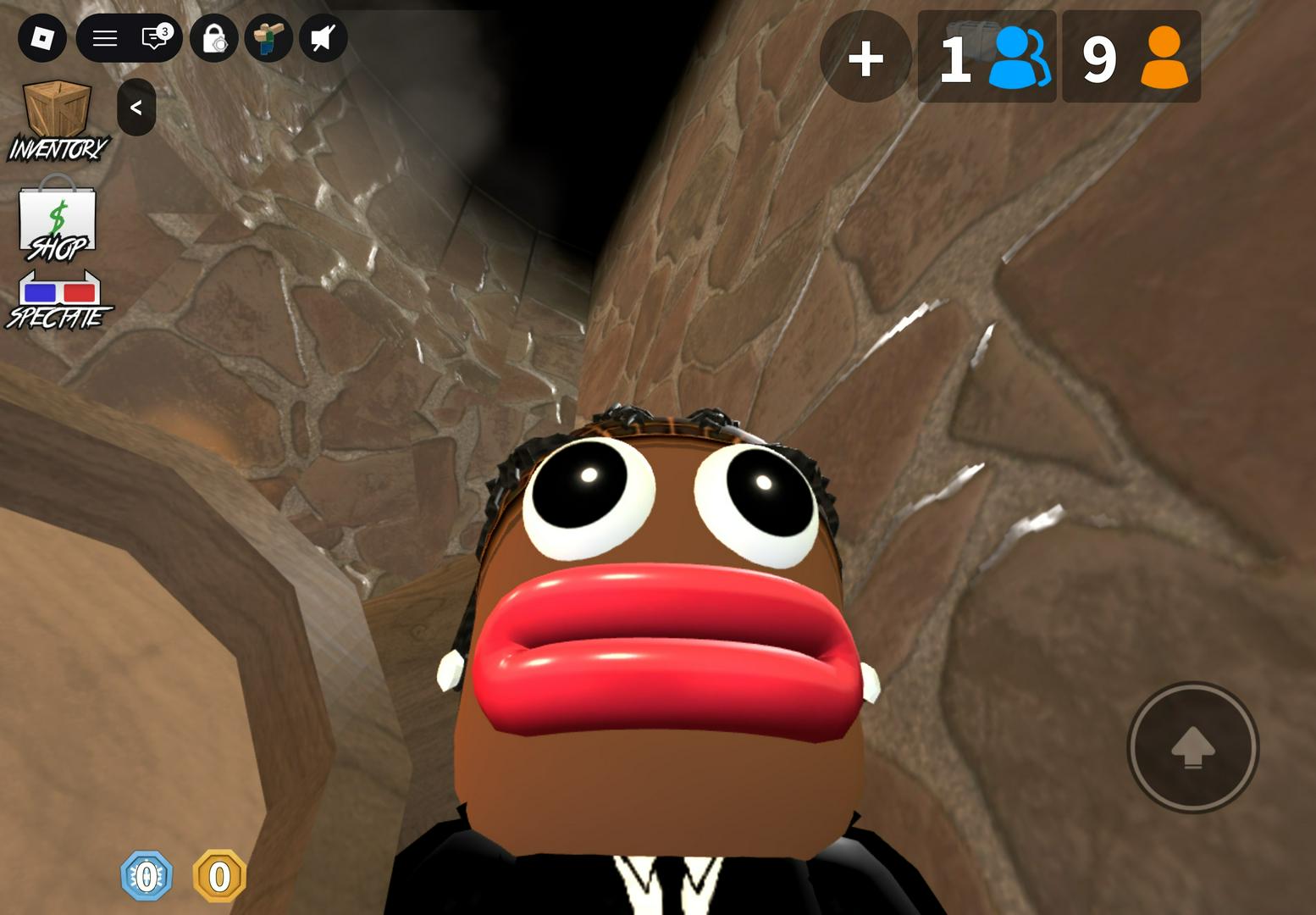The width and height of the screenshot is (1316, 915).
Task: Open the emotes menu with dabbing avatar
Action: point(269,38)
